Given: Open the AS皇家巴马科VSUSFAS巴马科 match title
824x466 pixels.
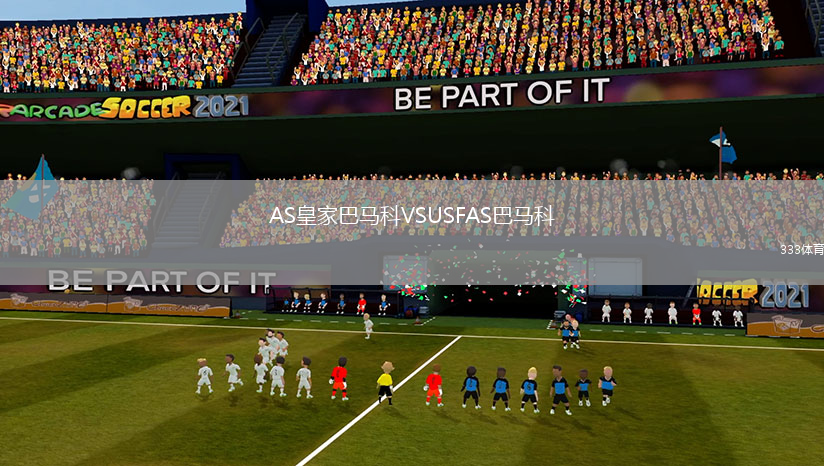Looking at the screenshot, I should pyautogui.click(x=411, y=216).
